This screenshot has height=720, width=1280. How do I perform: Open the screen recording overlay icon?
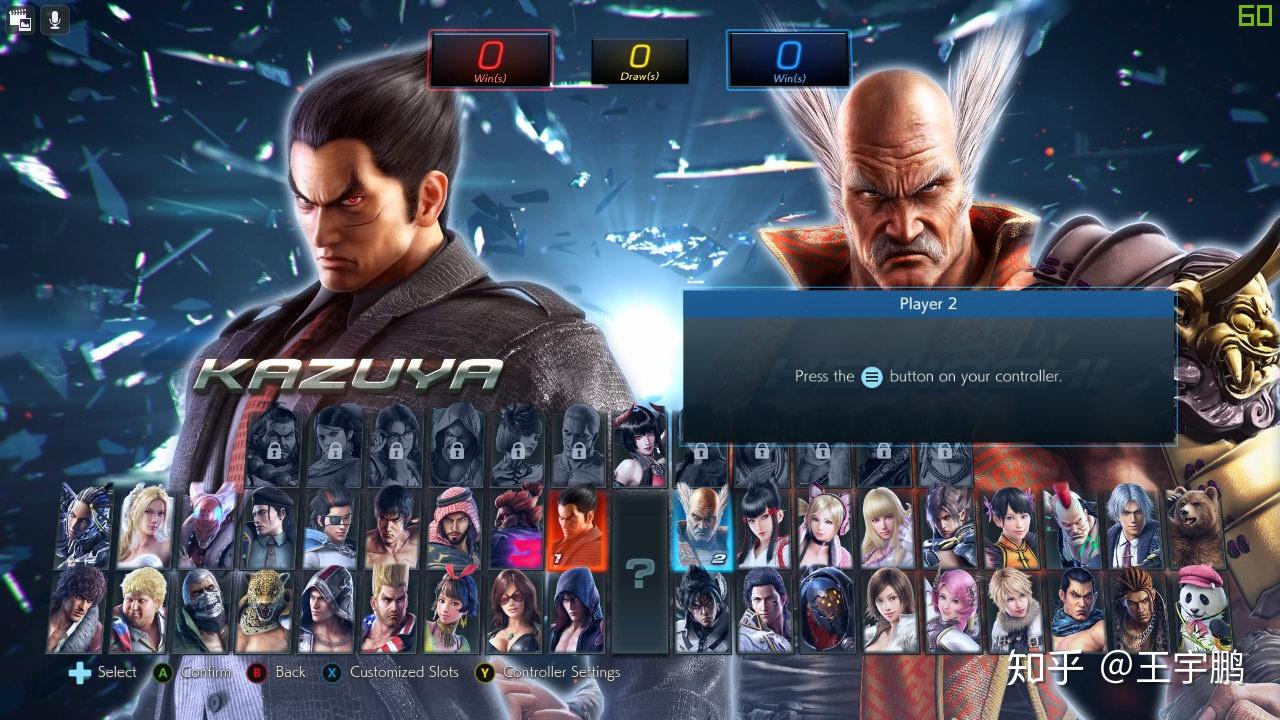tap(20, 19)
